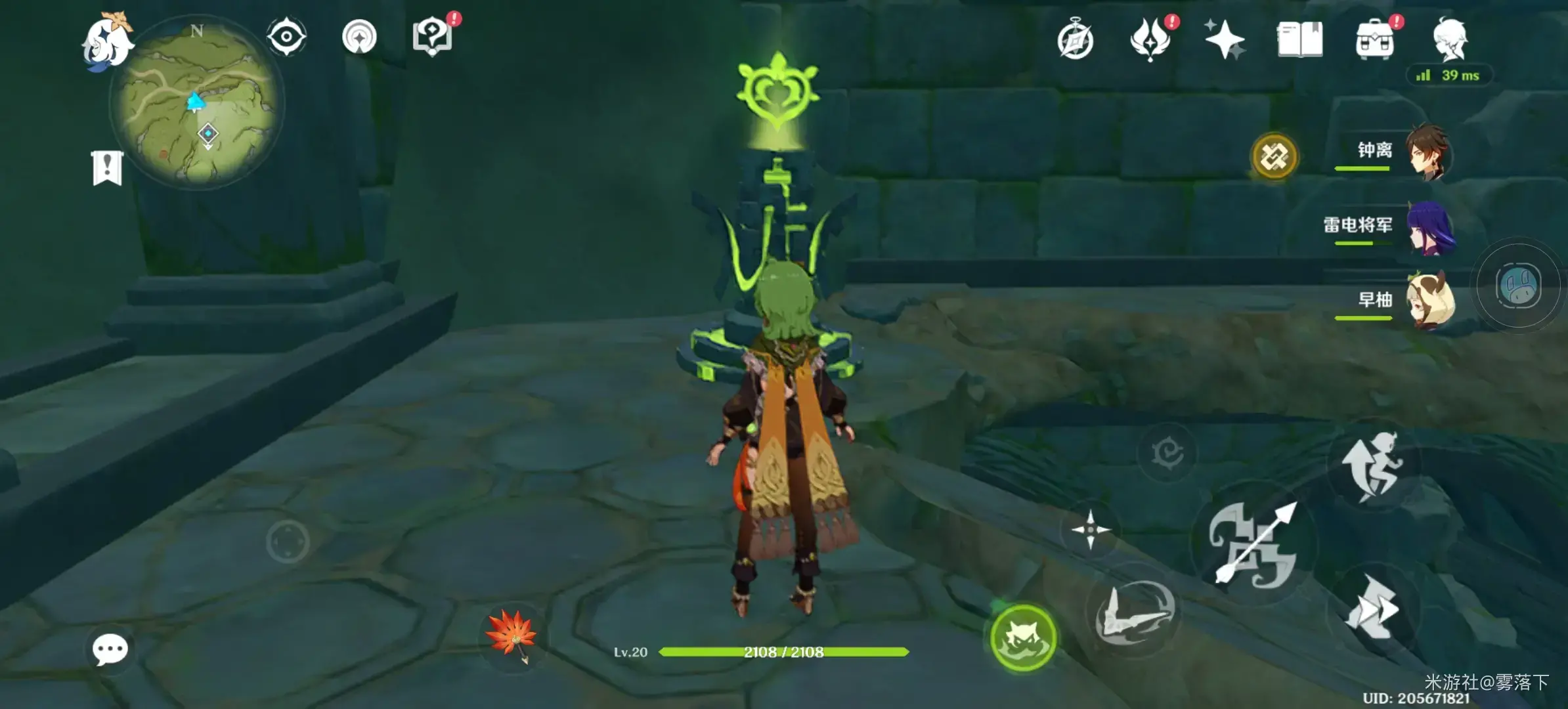This screenshot has height=709, width=1568.
Task: Open the Adventurer Handbook compass icon
Action: pyautogui.click(x=1076, y=41)
